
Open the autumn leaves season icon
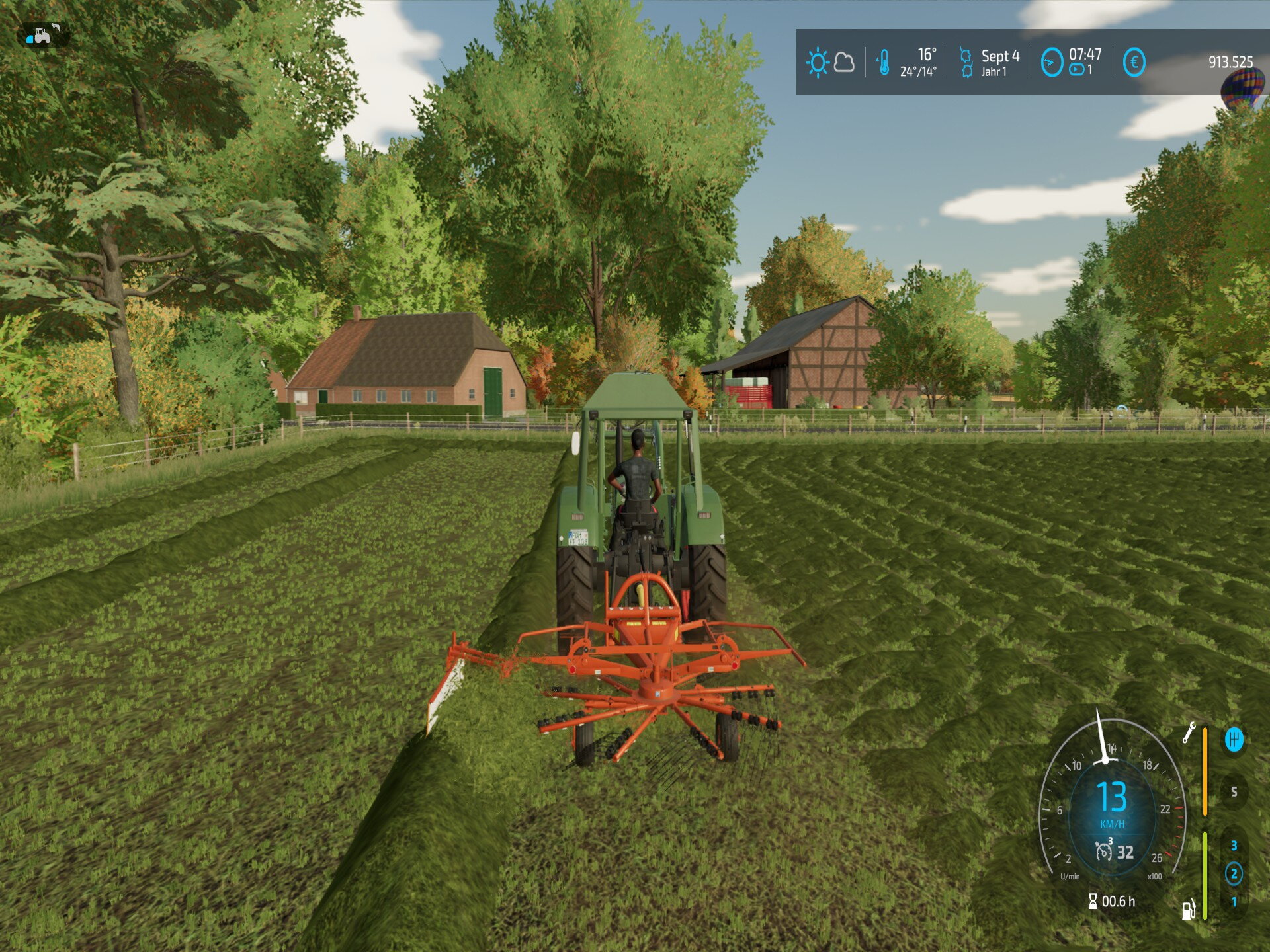click(966, 63)
